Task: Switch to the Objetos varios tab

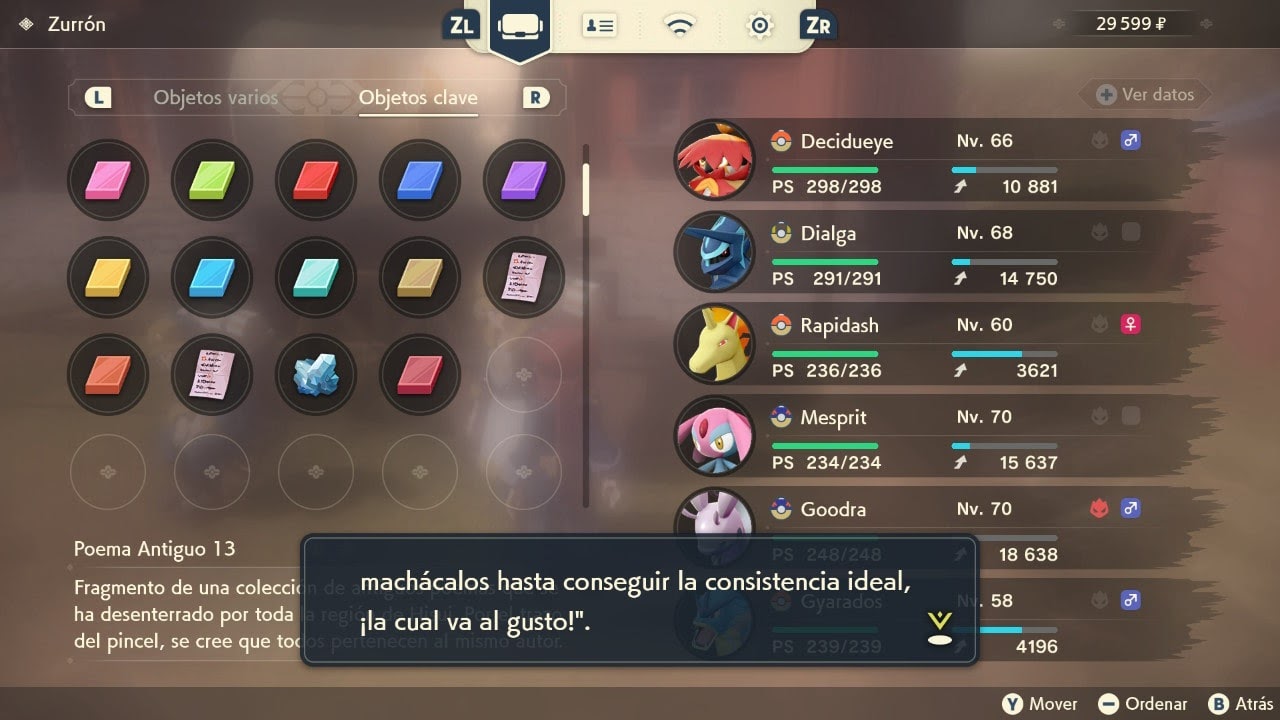Action: tap(215, 98)
